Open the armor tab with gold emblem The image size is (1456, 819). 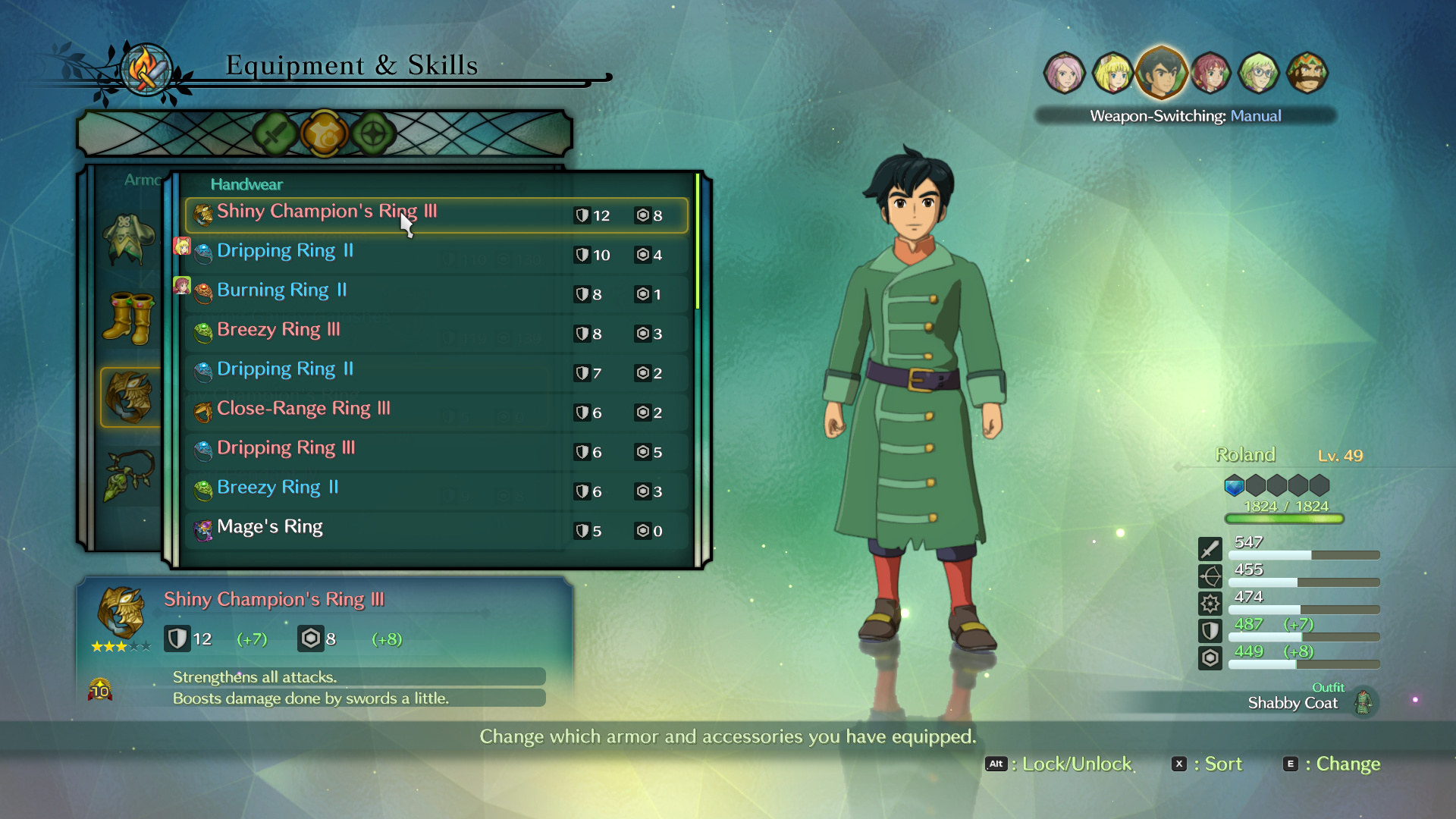324,134
